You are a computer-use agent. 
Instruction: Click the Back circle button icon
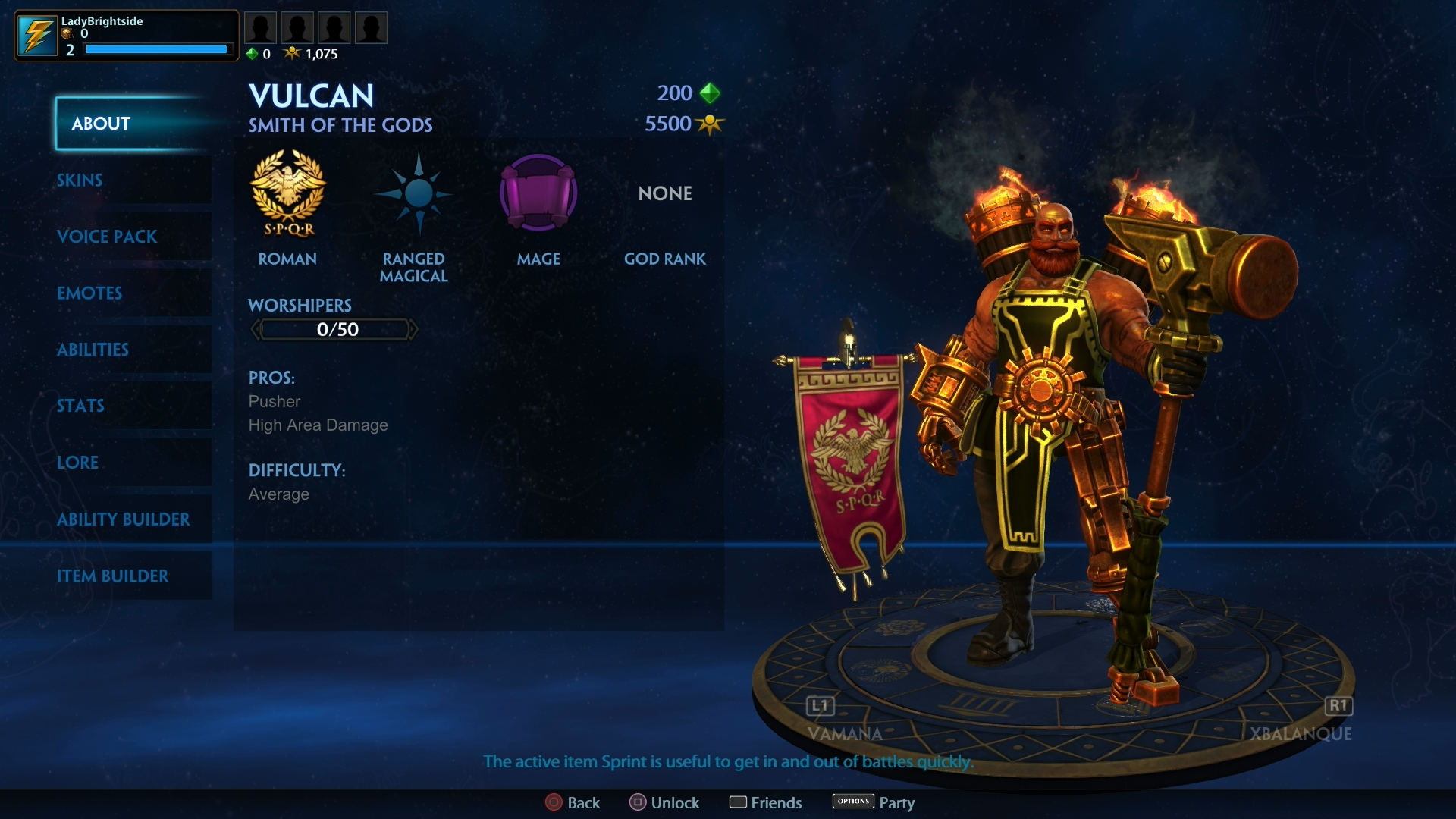point(553,802)
